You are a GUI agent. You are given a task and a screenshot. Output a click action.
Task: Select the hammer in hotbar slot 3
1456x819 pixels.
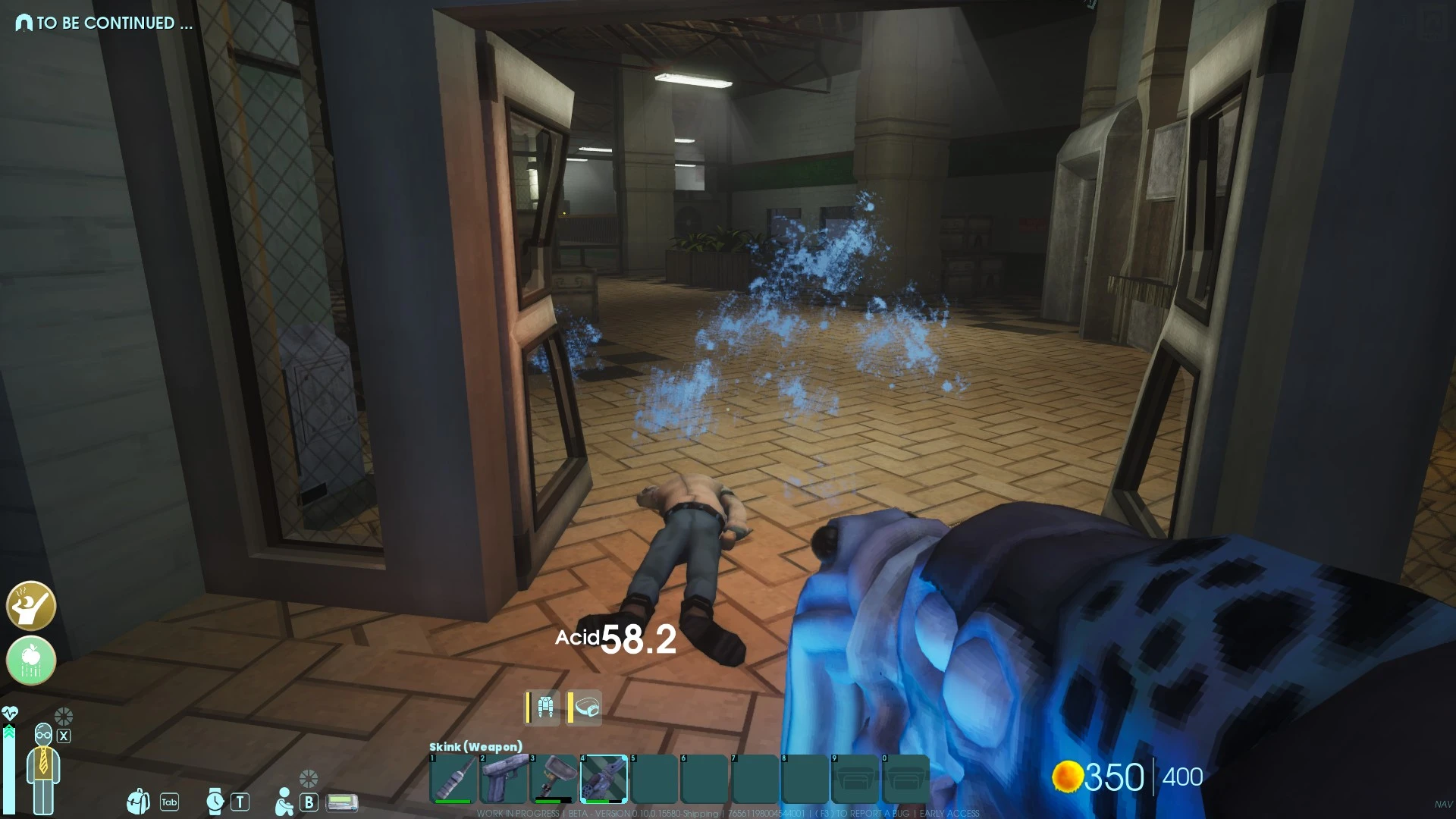point(552,780)
